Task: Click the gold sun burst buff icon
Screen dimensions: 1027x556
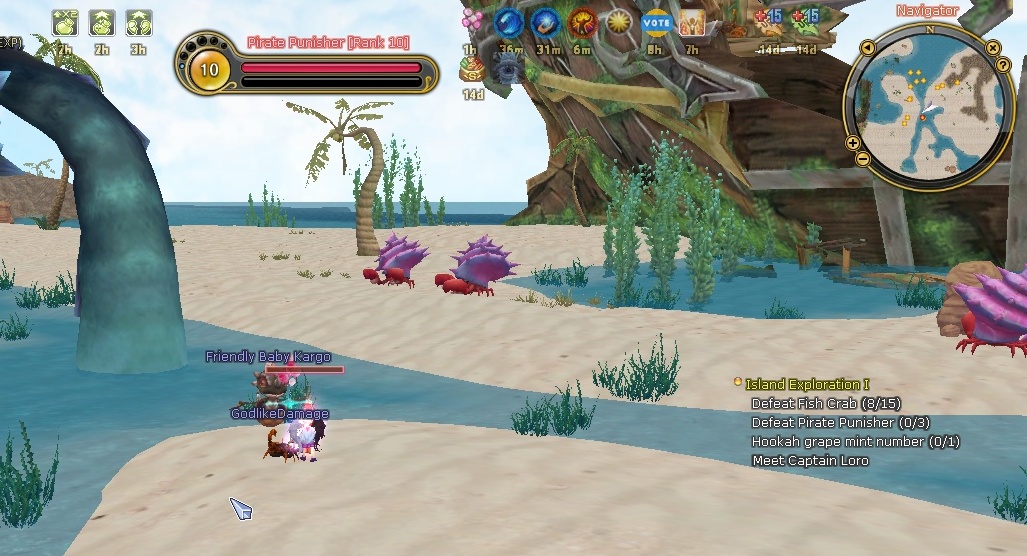Action: 619,21
